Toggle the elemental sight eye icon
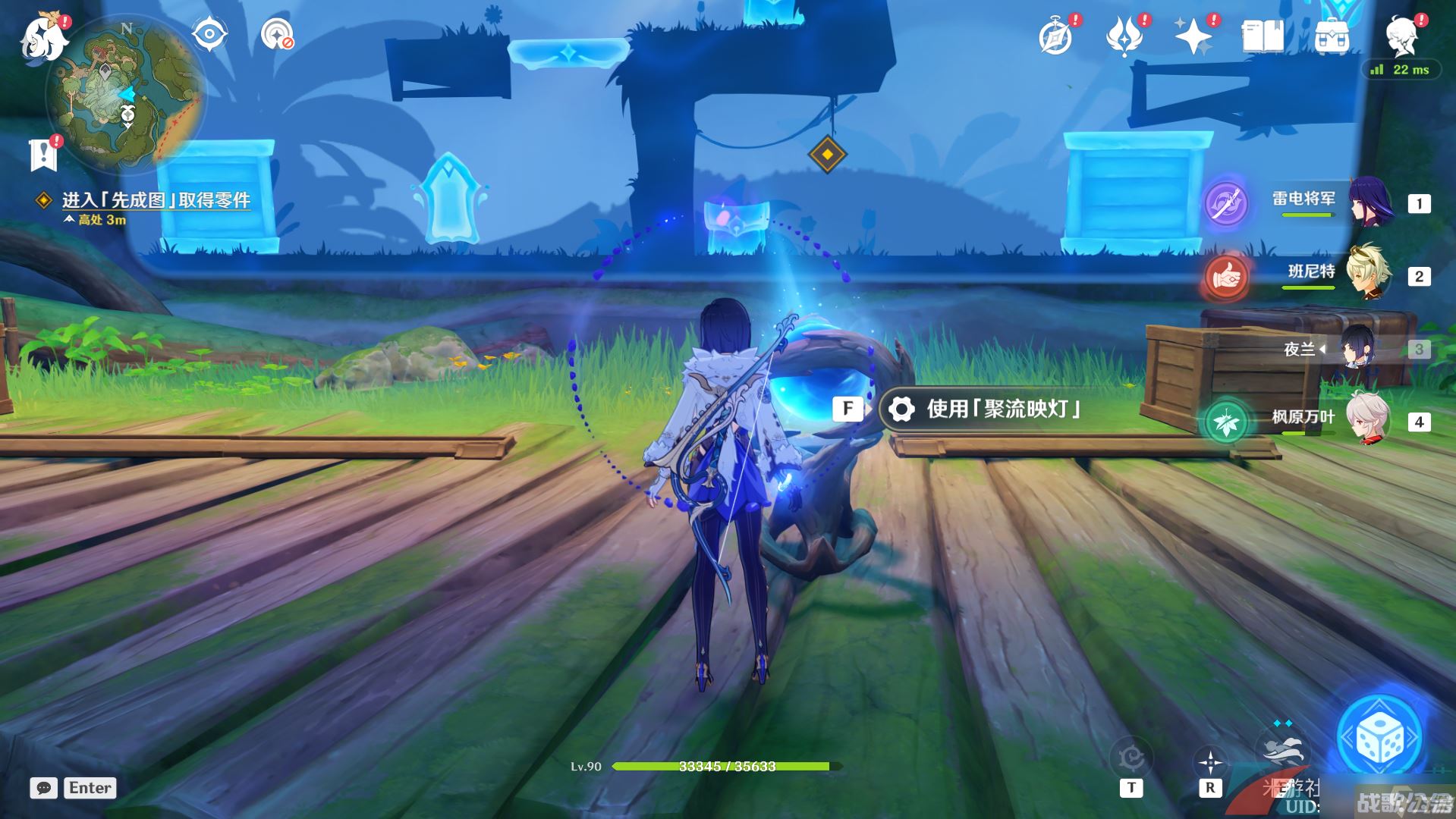Image resolution: width=1456 pixels, height=819 pixels. 209,35
